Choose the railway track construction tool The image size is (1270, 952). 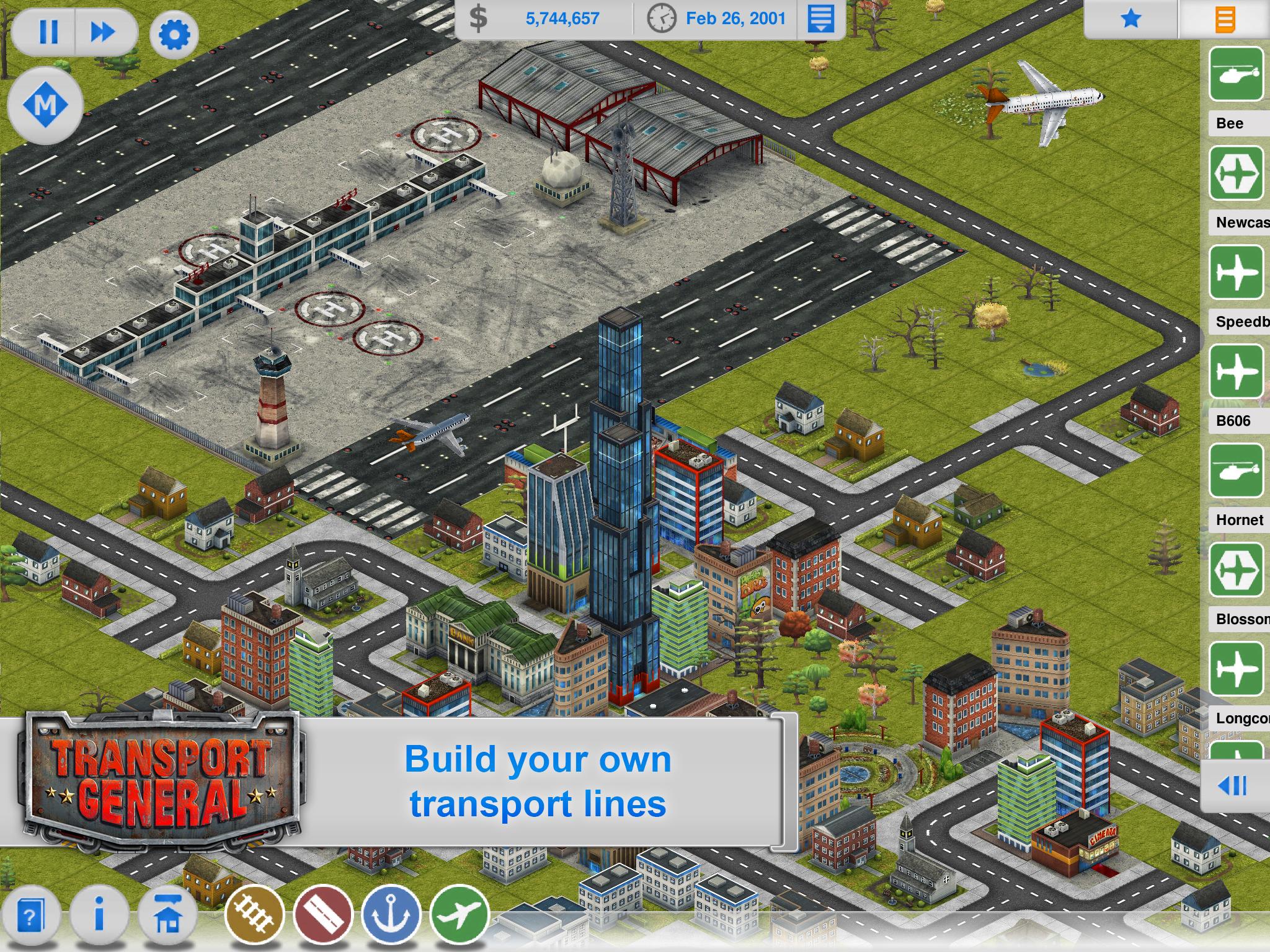tap(254, 915)
